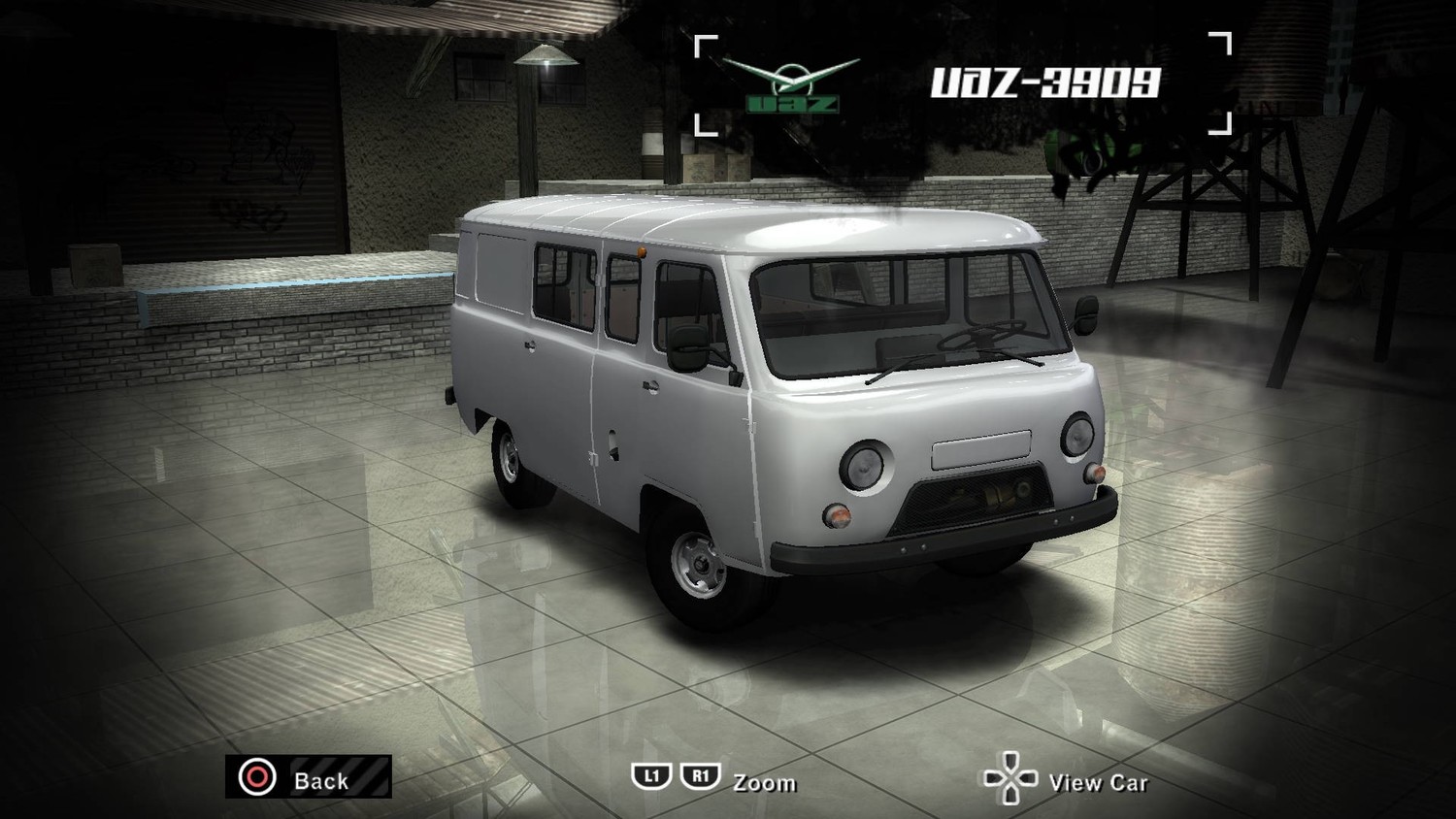Click the R1 shoulder button icon
1456x819 pixels.
(699, 776)
